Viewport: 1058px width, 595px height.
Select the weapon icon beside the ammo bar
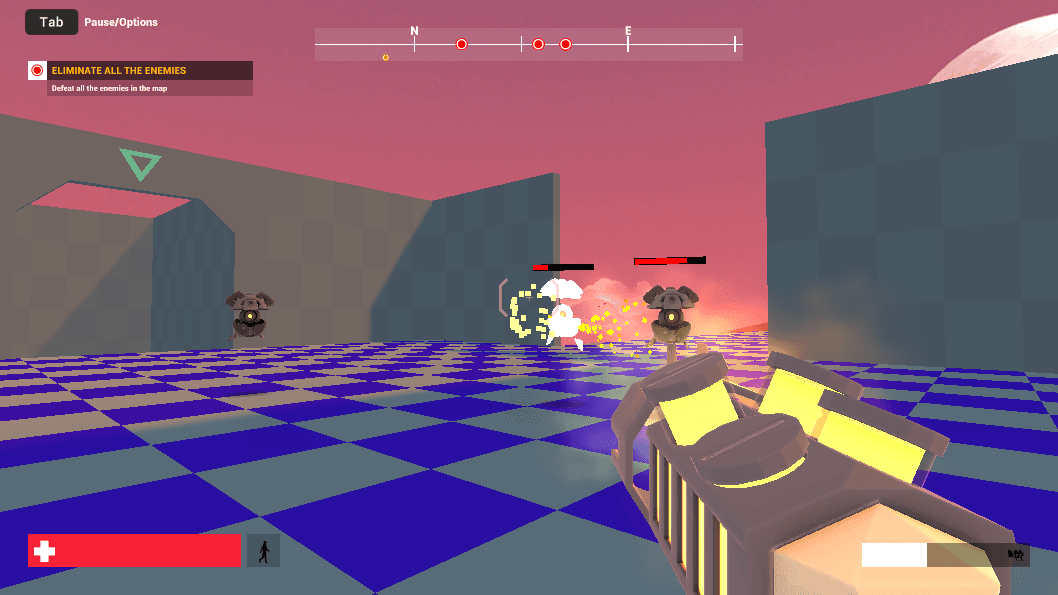point(1017,554)
